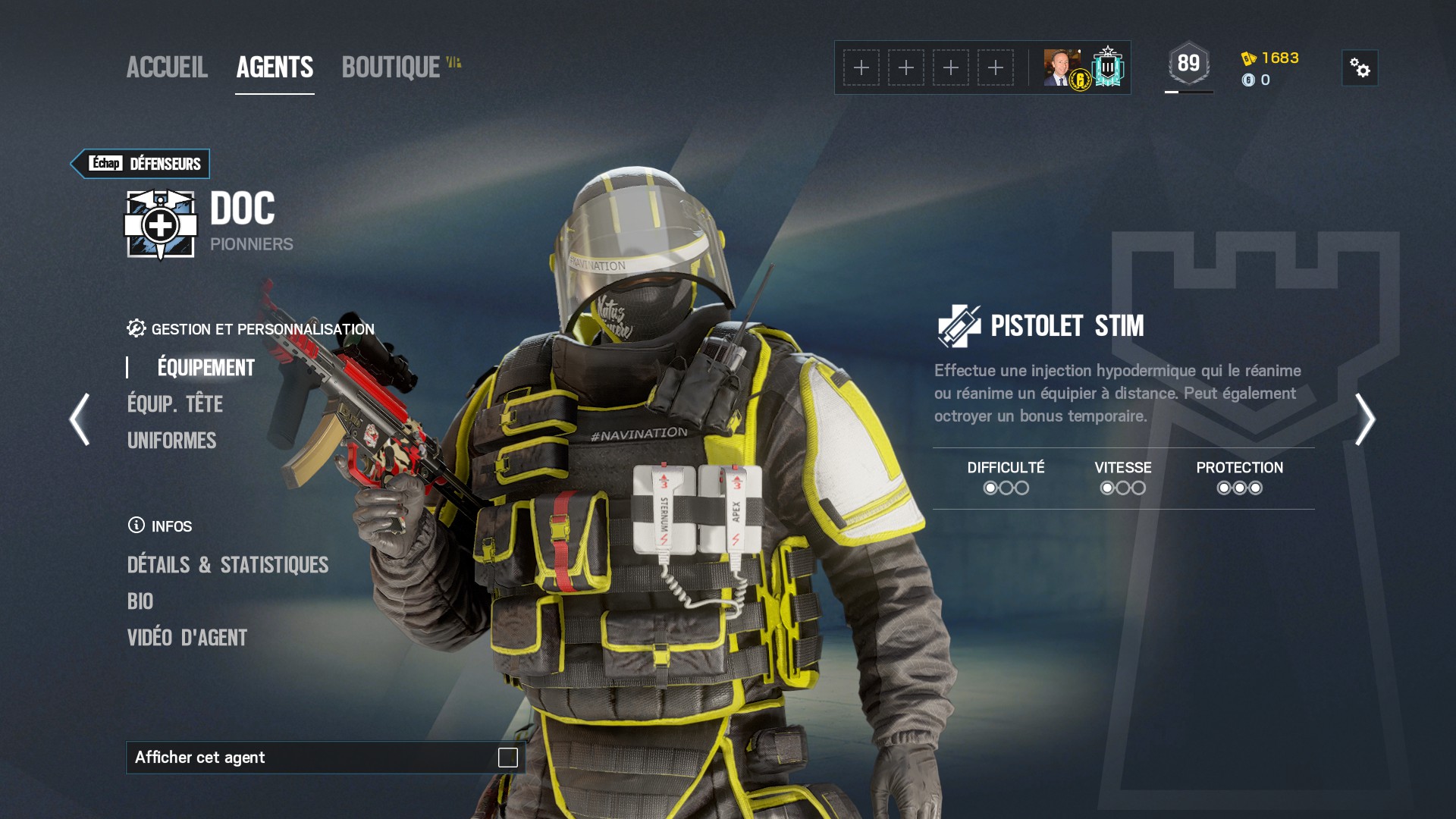Click the DIFFICULTÉ rating dots
This screenshot has width=1456, height=819.
[x=1006, y=488]
